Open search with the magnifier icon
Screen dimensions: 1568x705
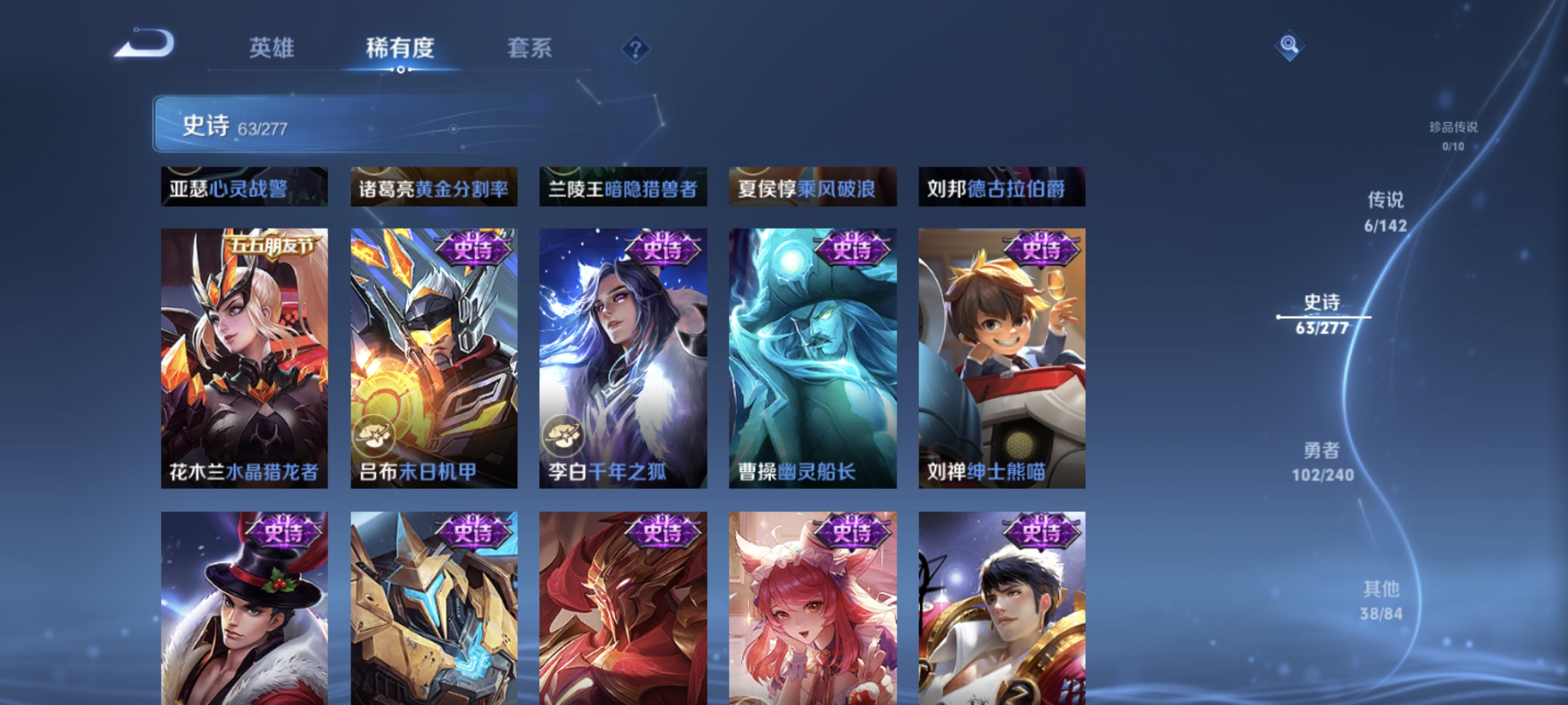1291,45
